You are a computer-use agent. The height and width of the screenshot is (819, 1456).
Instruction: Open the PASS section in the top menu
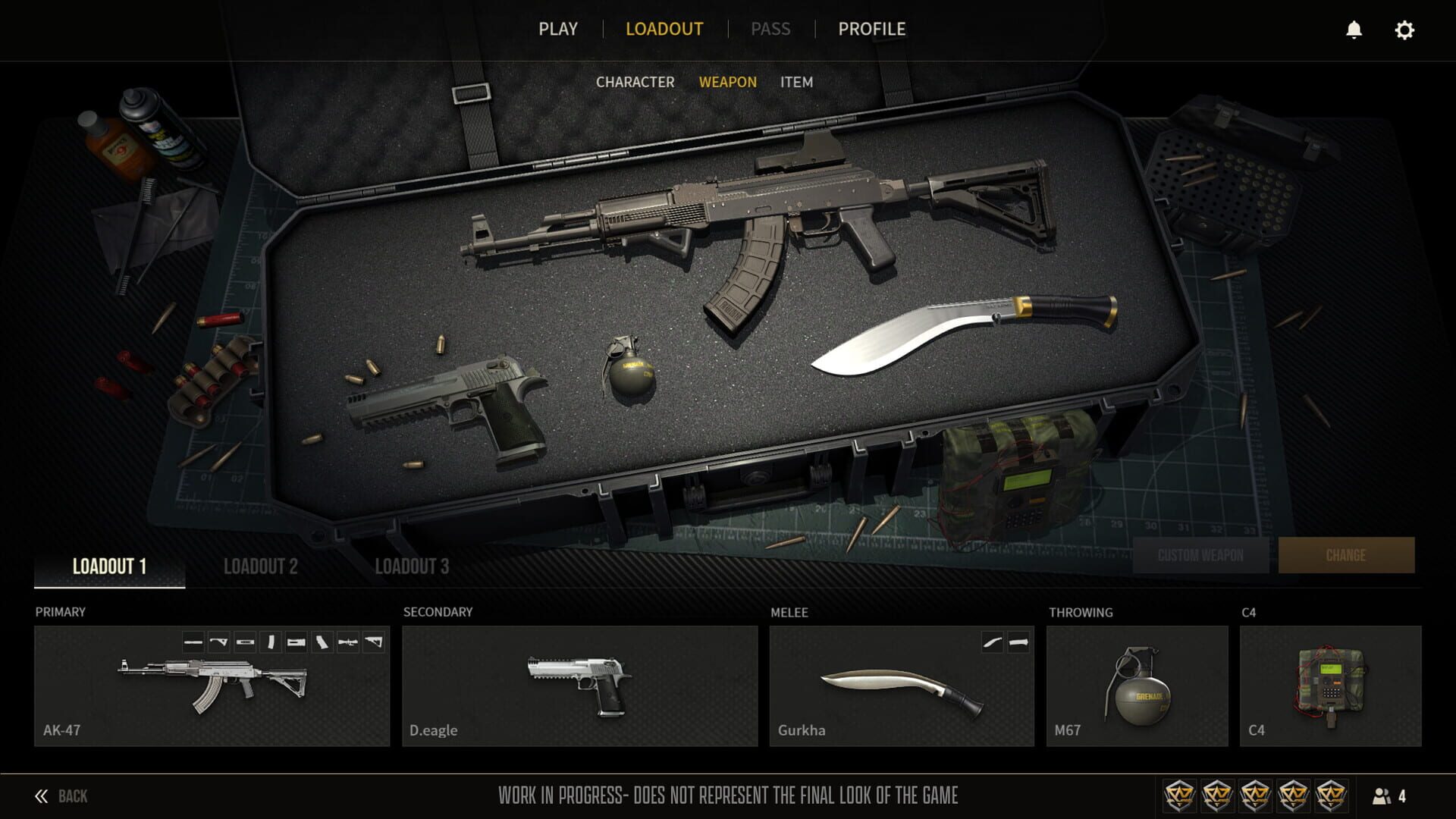point(771,30)
